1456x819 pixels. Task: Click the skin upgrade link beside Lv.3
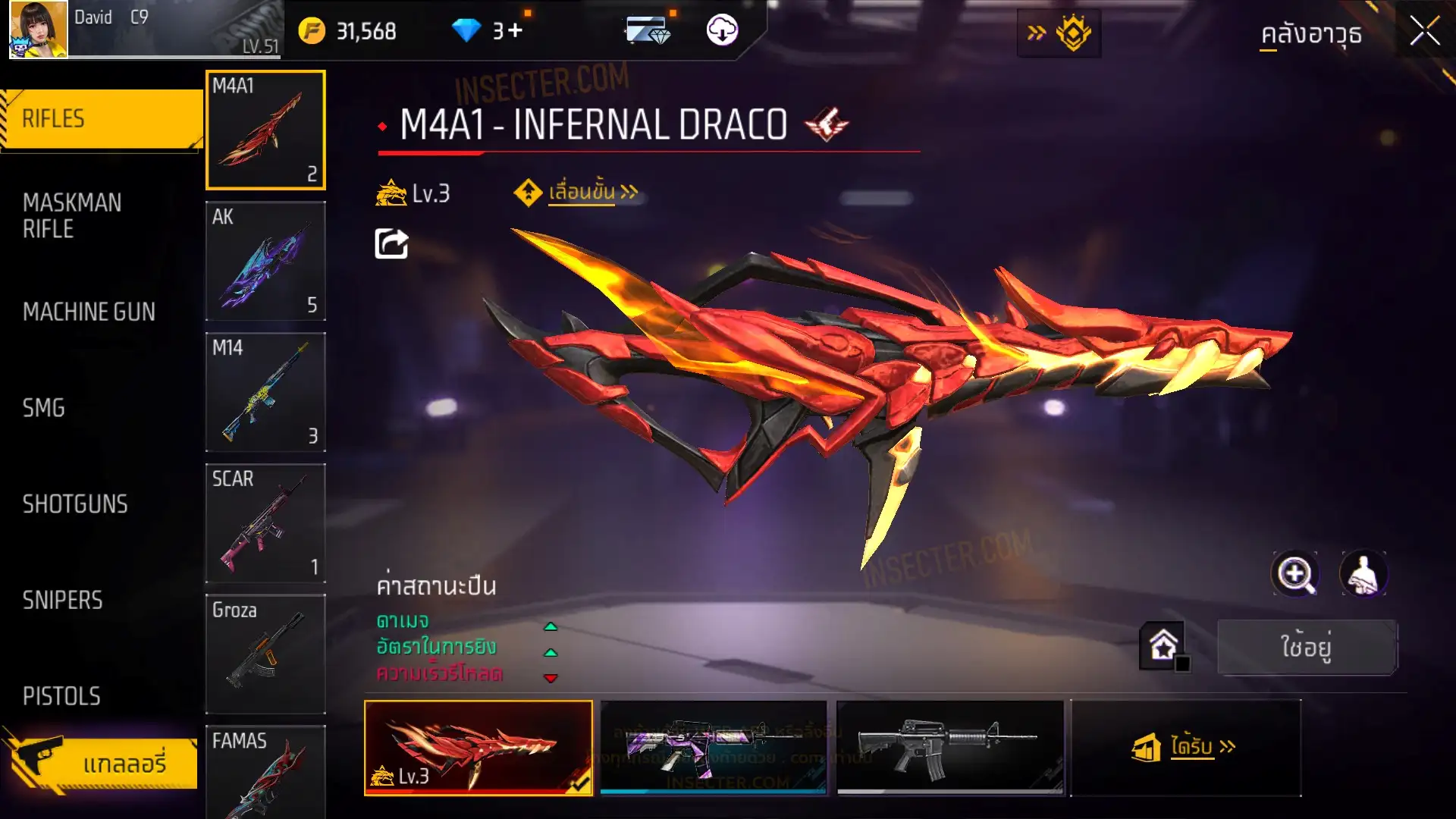[x=582, y=193]
